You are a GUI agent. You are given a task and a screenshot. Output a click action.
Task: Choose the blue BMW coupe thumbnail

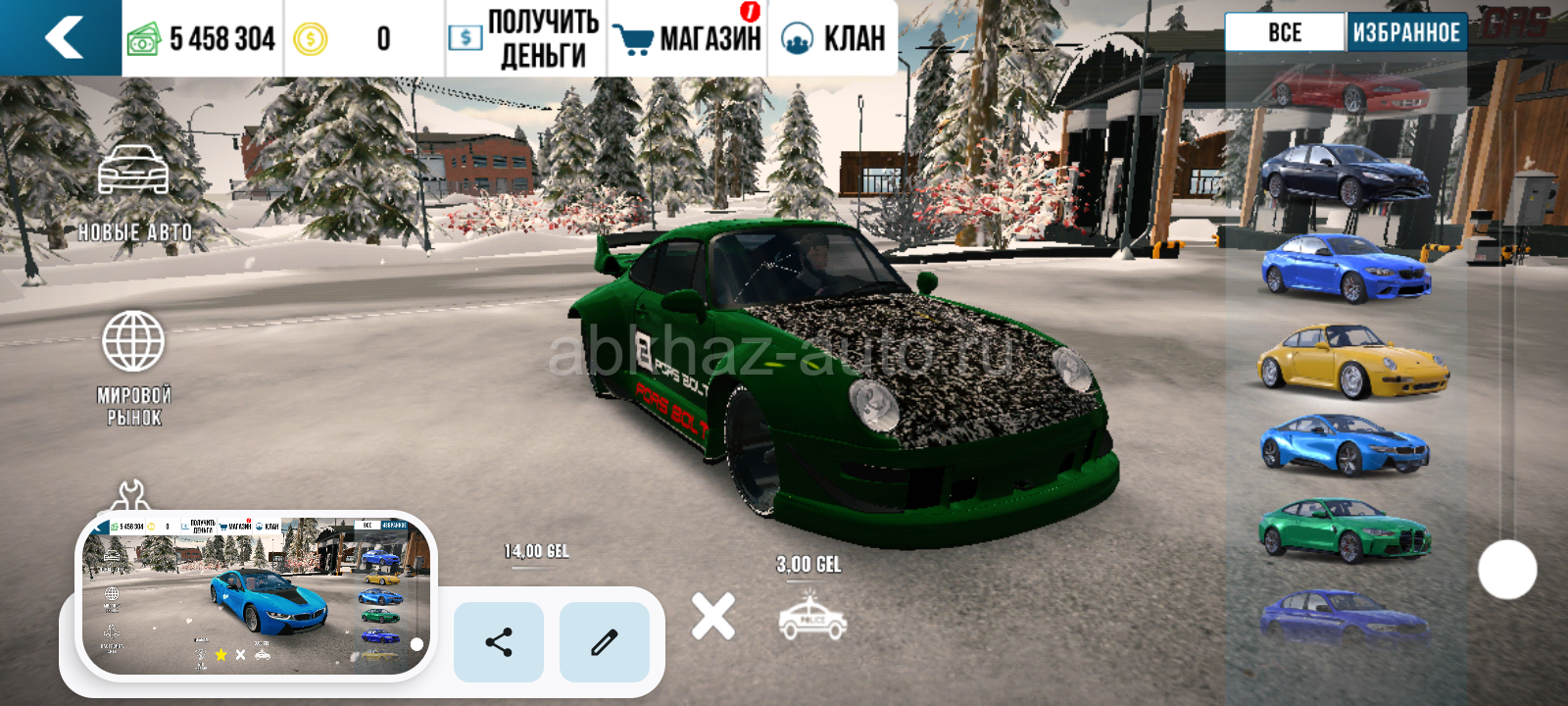pos(1345,268)
